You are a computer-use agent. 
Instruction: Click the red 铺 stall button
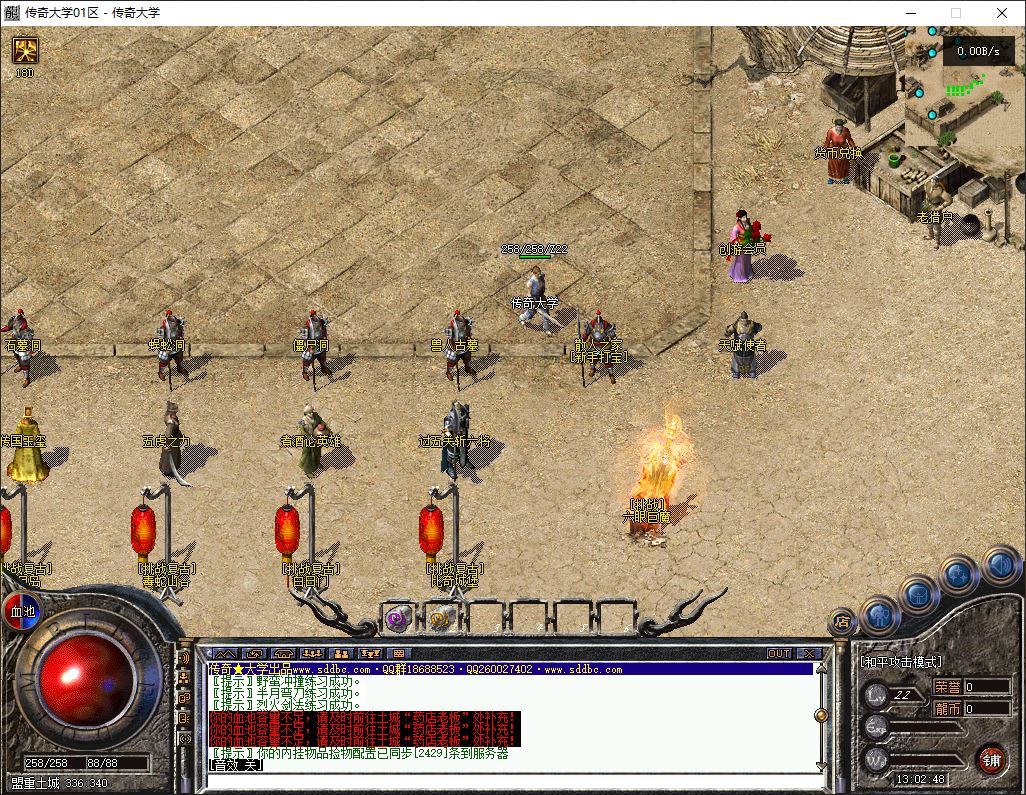click(x=990, y=759)
